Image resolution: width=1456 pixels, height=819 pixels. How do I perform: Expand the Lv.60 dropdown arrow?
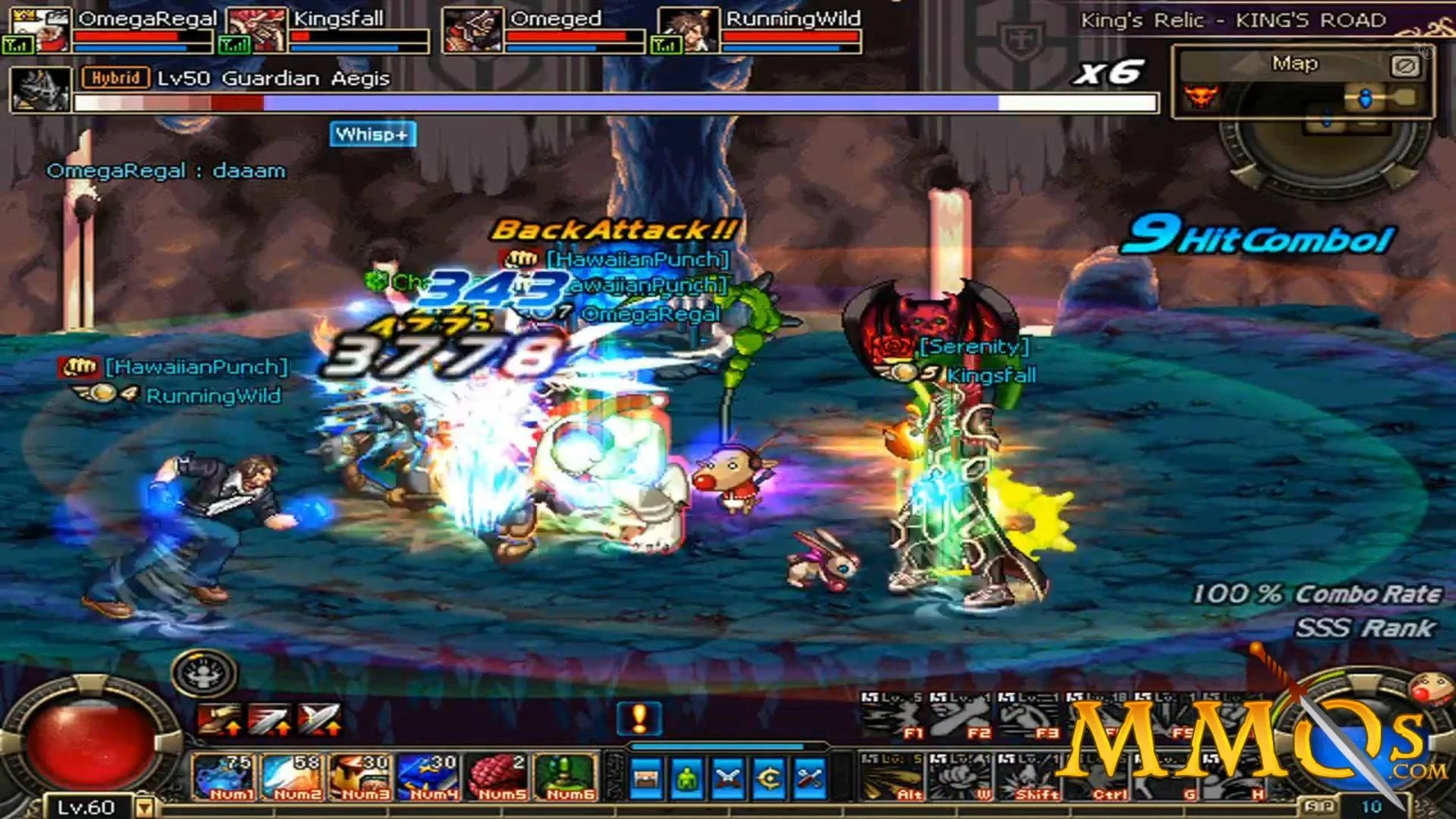tap(145, 808)
